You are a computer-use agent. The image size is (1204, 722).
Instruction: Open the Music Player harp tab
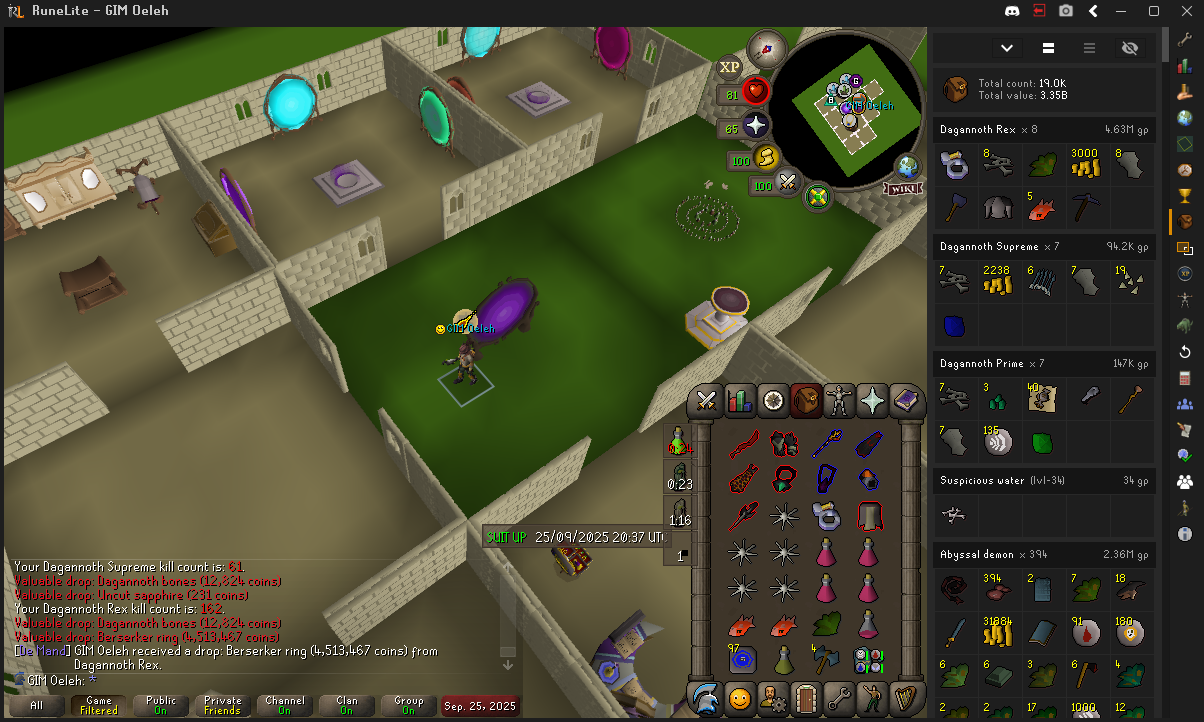(x=905, y=697)
